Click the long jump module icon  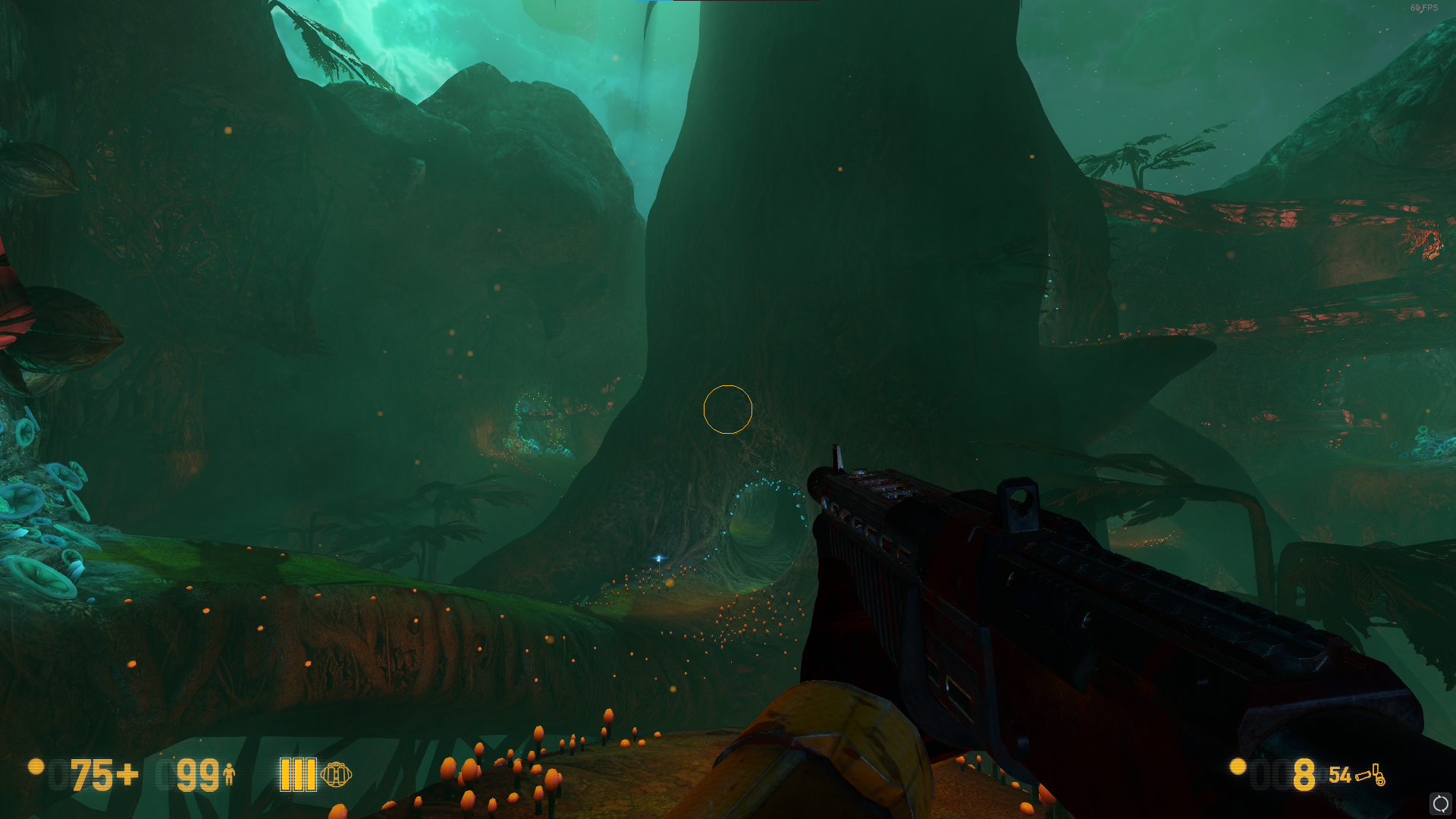pyautogui.click(x=336, y=774)
